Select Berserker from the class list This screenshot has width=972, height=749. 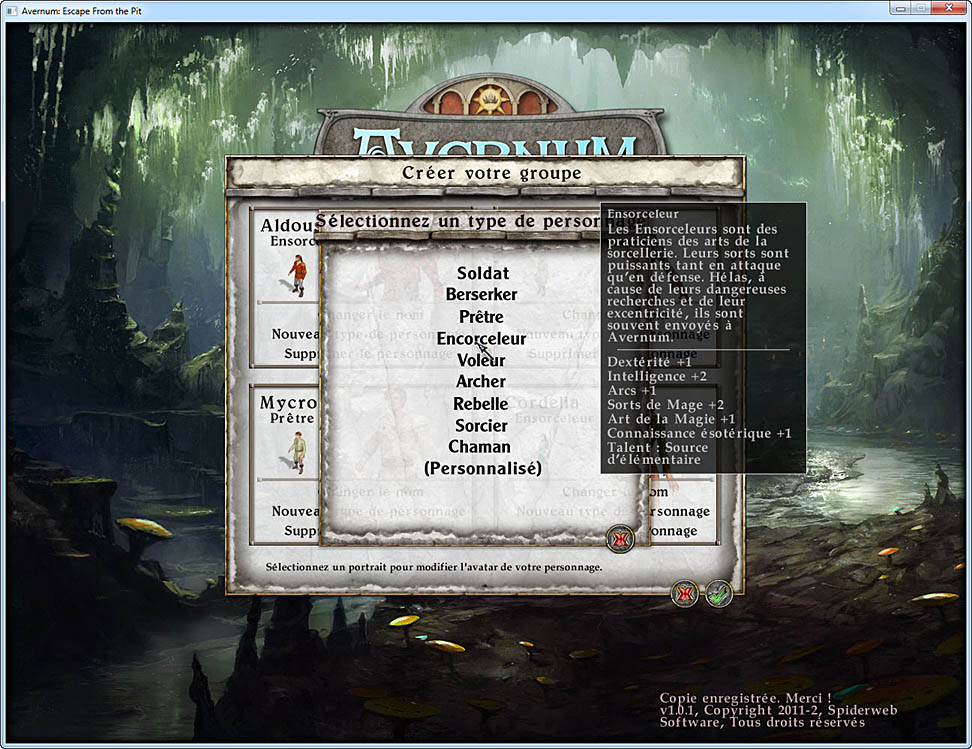point(482,294)
